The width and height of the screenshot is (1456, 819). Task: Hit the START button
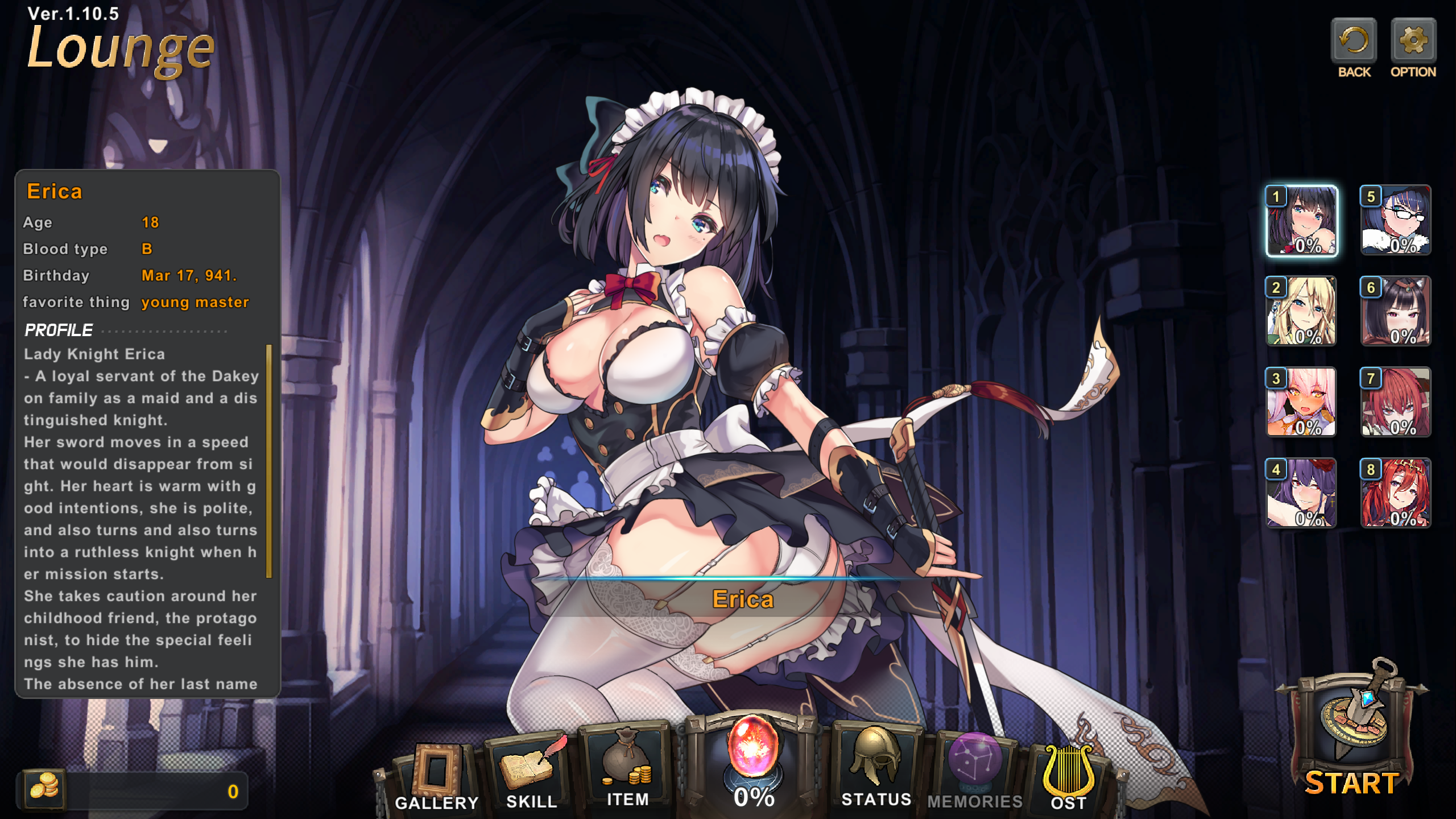coord(1352,734)
